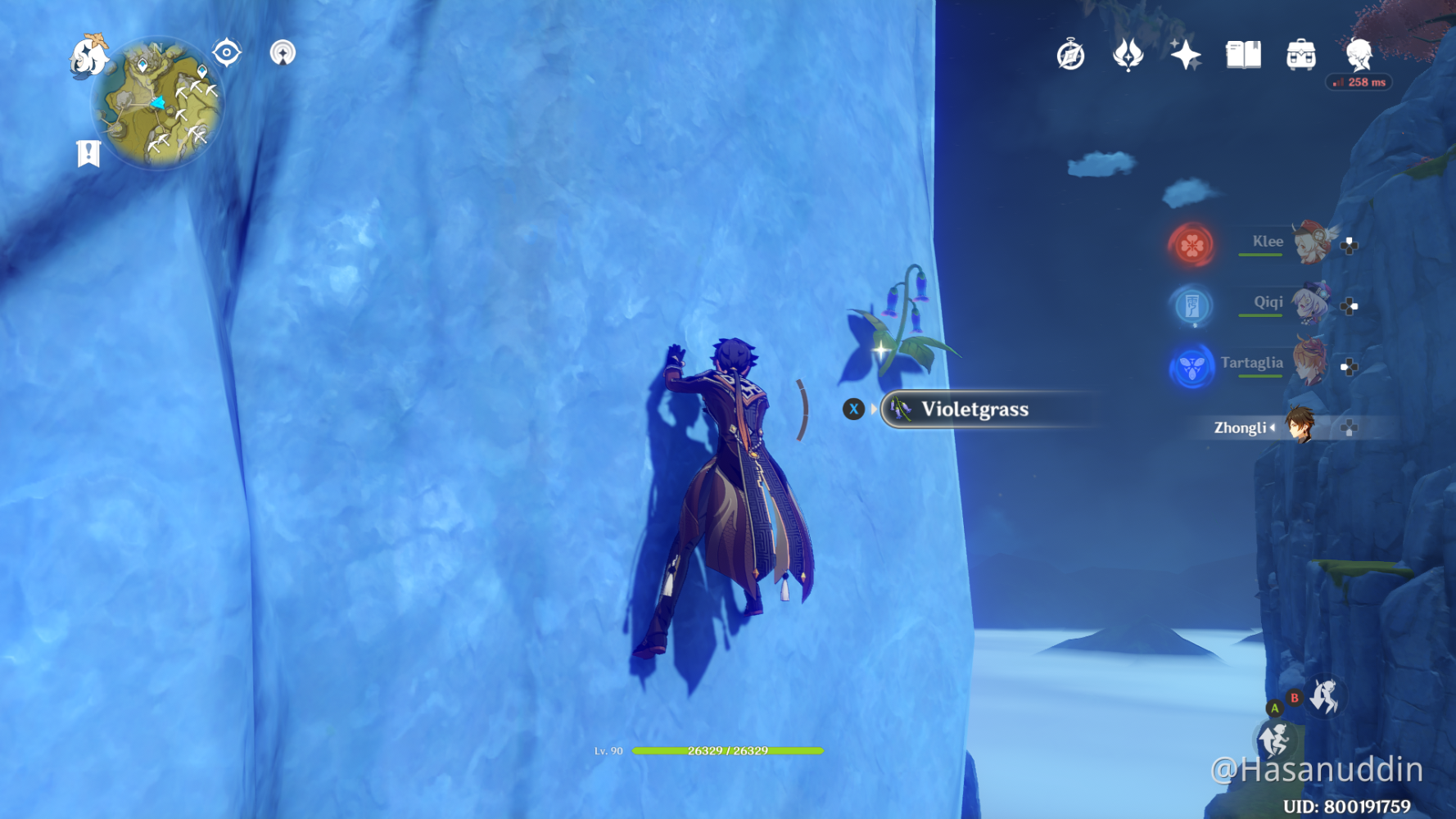Open the adventurer compass events icon
Image resolution: width=1456 pixels, height=819 pixels.
pyautogui.click(x=1070, y=56)
